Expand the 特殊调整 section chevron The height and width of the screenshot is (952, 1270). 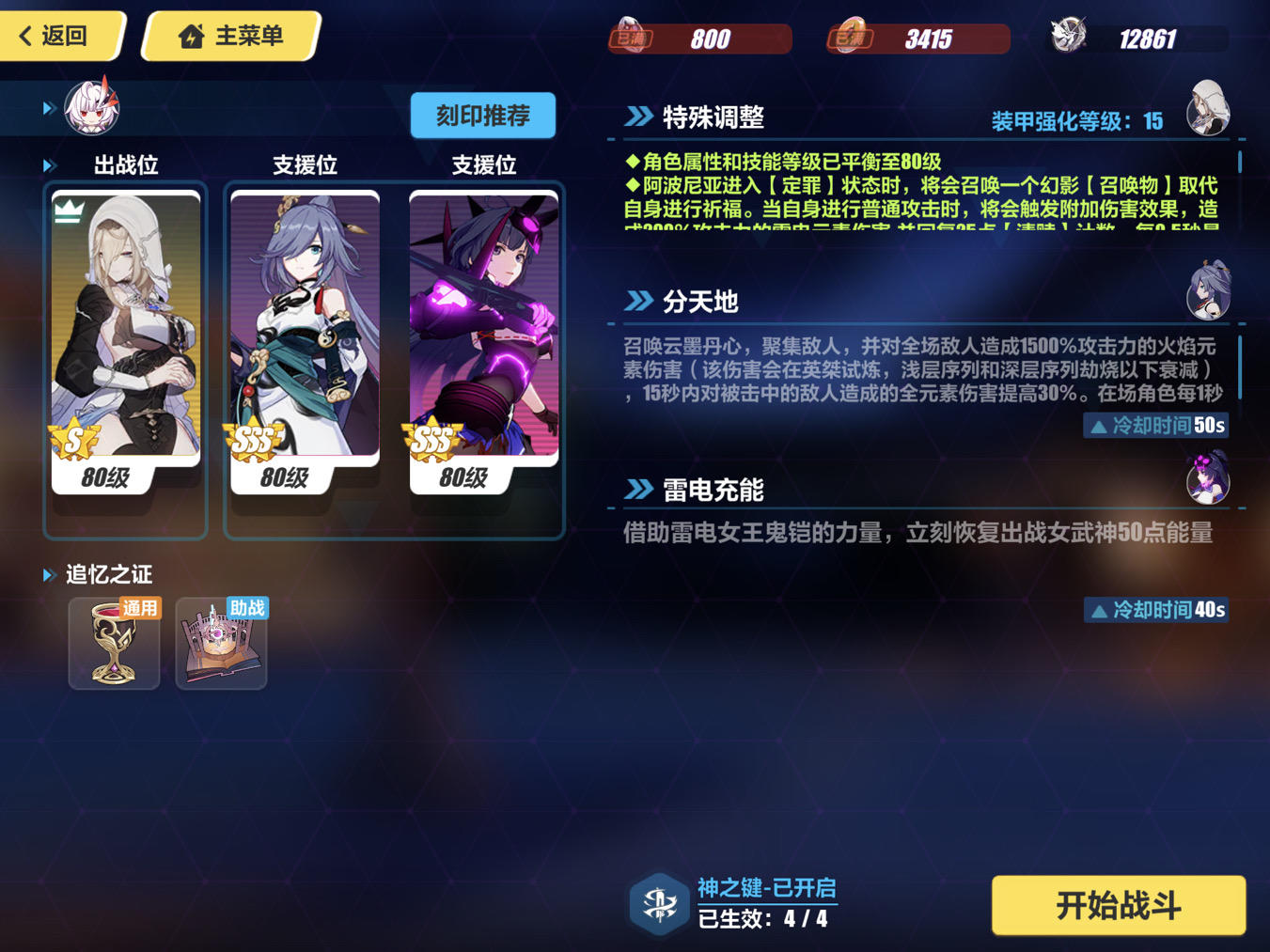(637, 117)
